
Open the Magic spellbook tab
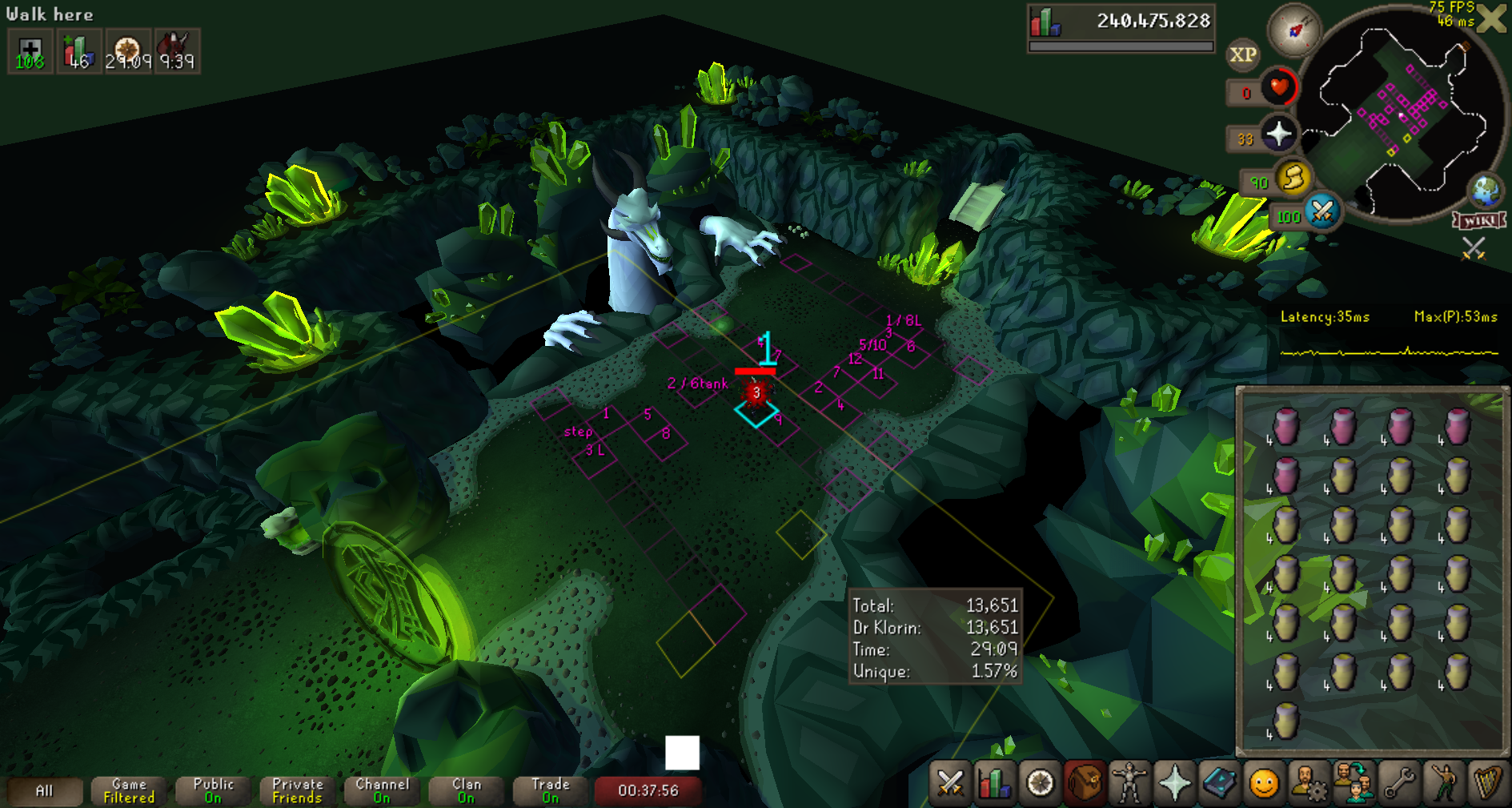tap(1219, 782)
